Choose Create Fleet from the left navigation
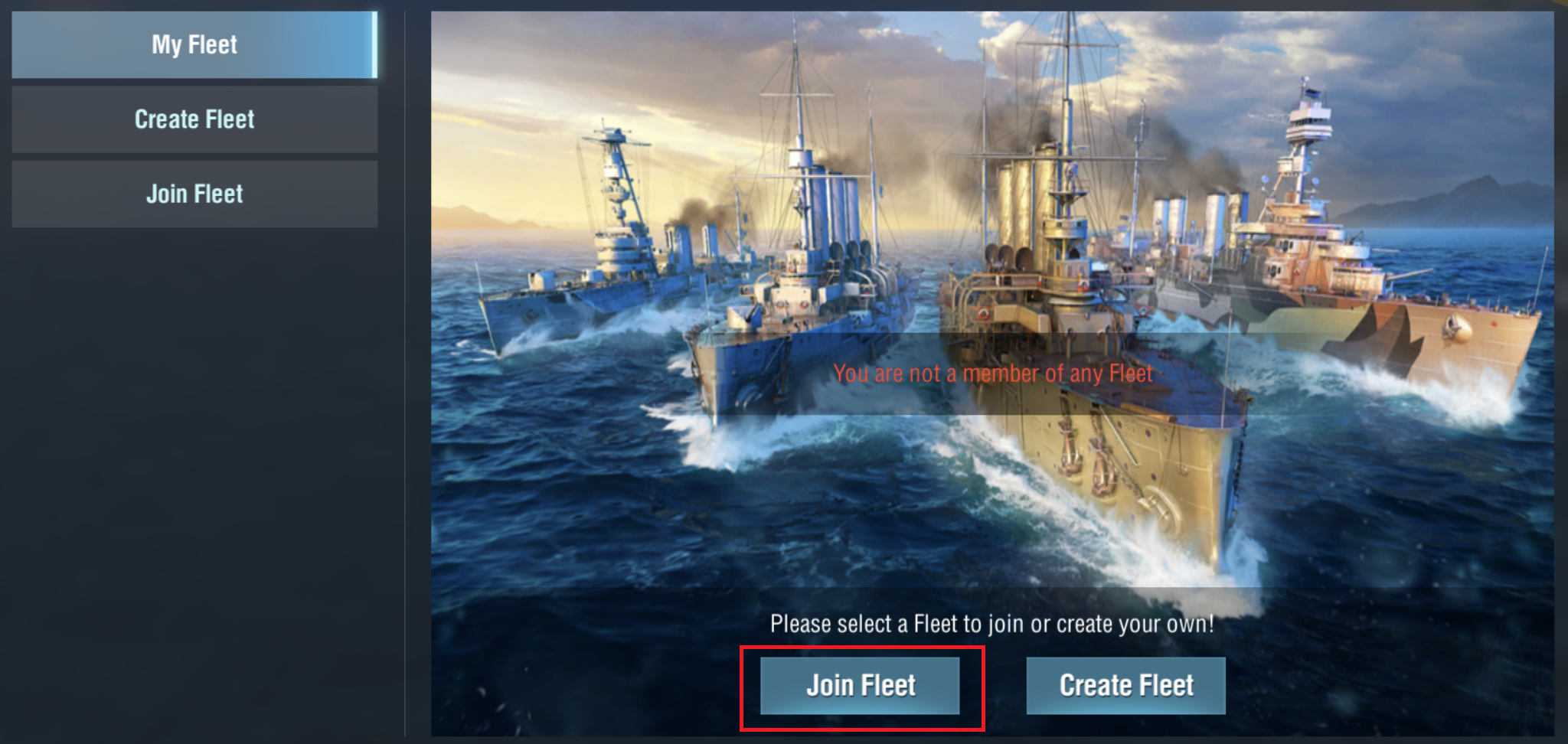The image size is (1568, 744). pyautogui.click(x=194, y=119)
